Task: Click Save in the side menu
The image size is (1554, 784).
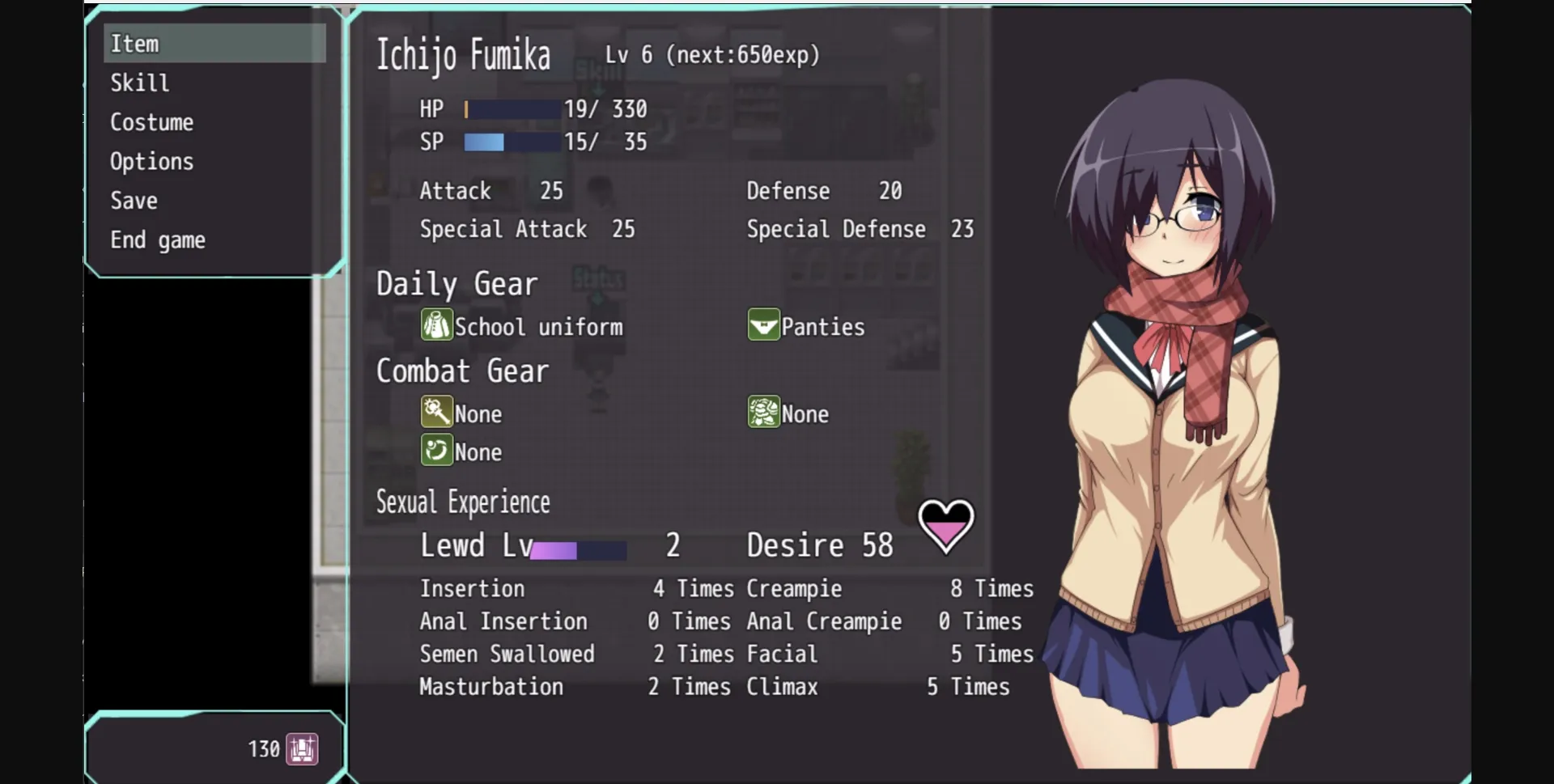Action: pyautogui.click(x=134, y=200)
